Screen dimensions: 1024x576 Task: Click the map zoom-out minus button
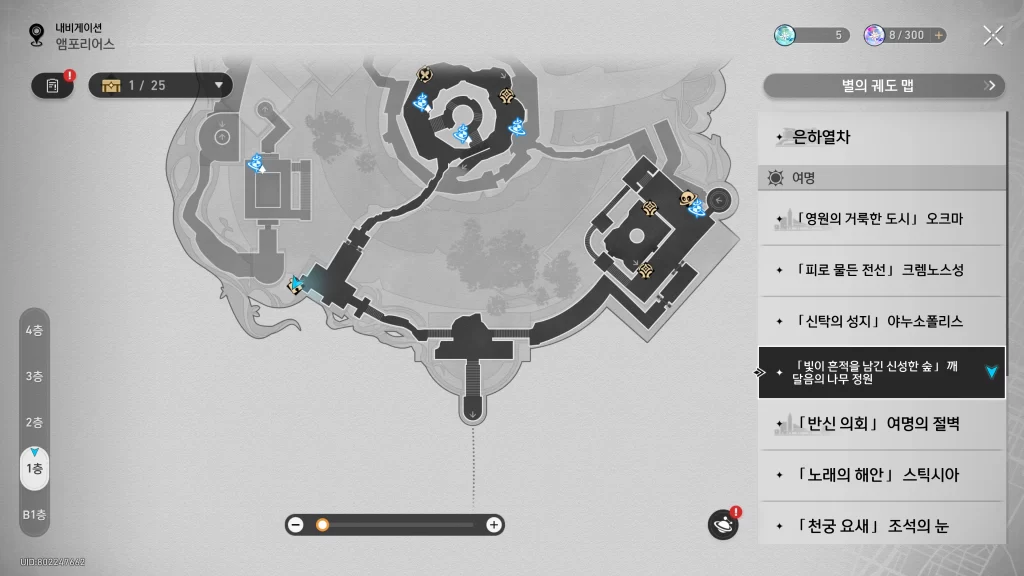point(296,524)
